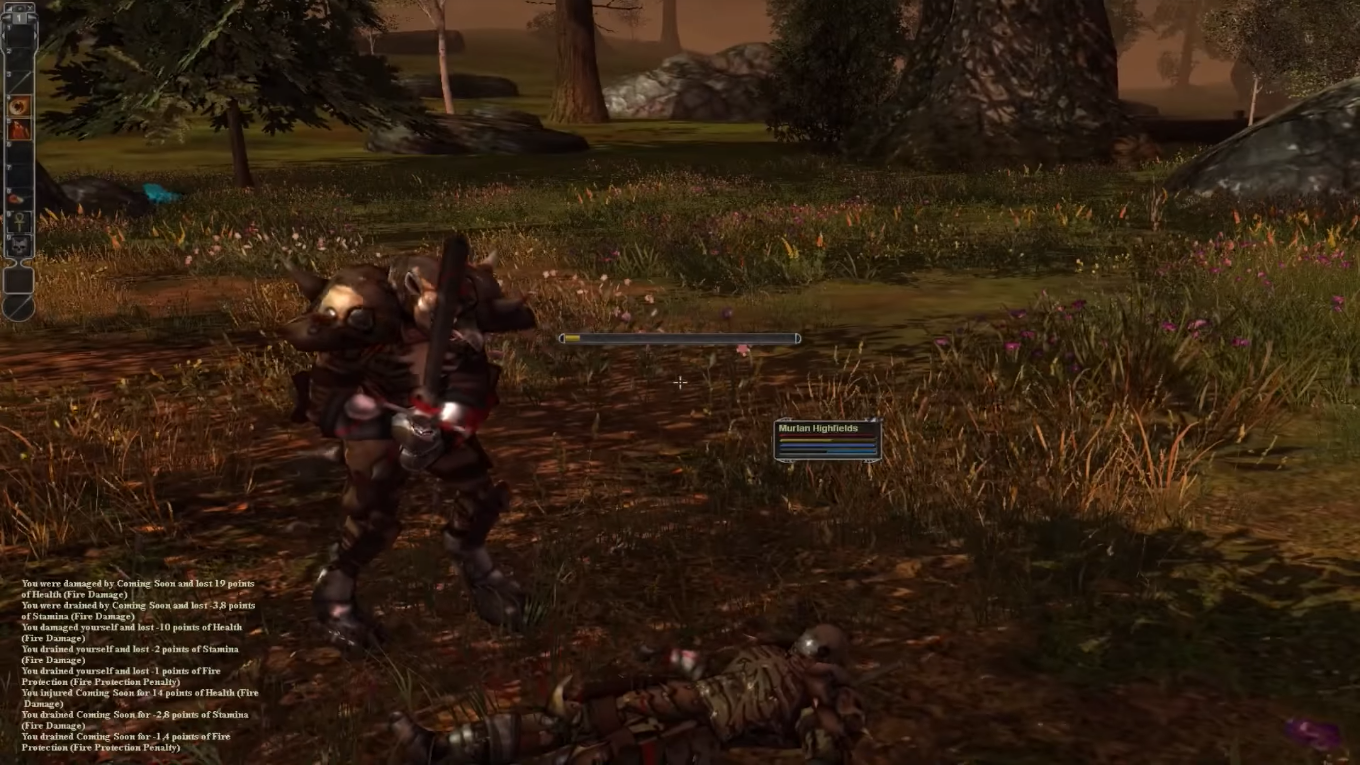
Task: Activate the red-robed mage ability in hotbar slot 5
Action: pyautogui.click(x=20, y=127)
